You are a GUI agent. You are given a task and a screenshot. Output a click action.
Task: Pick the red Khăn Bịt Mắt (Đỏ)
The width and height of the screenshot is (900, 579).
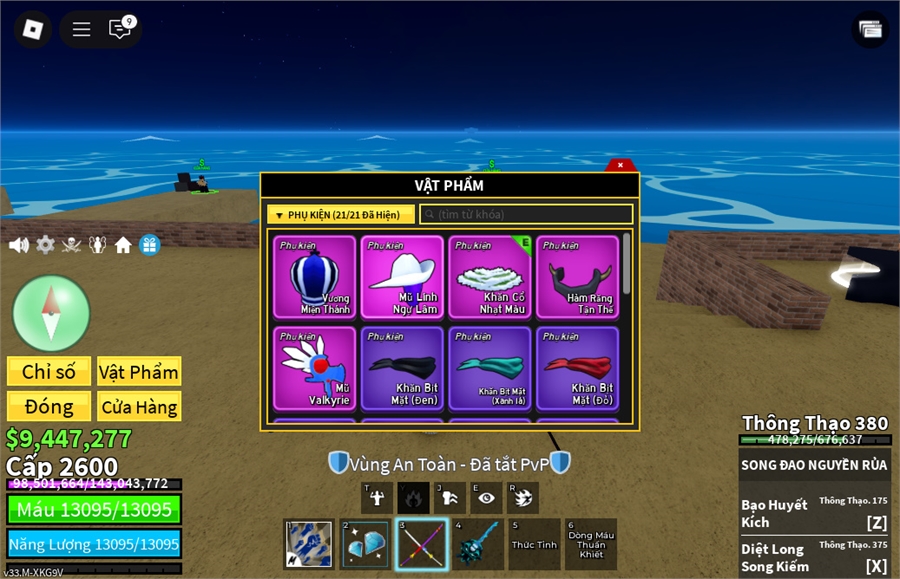[x=578, y=368]
